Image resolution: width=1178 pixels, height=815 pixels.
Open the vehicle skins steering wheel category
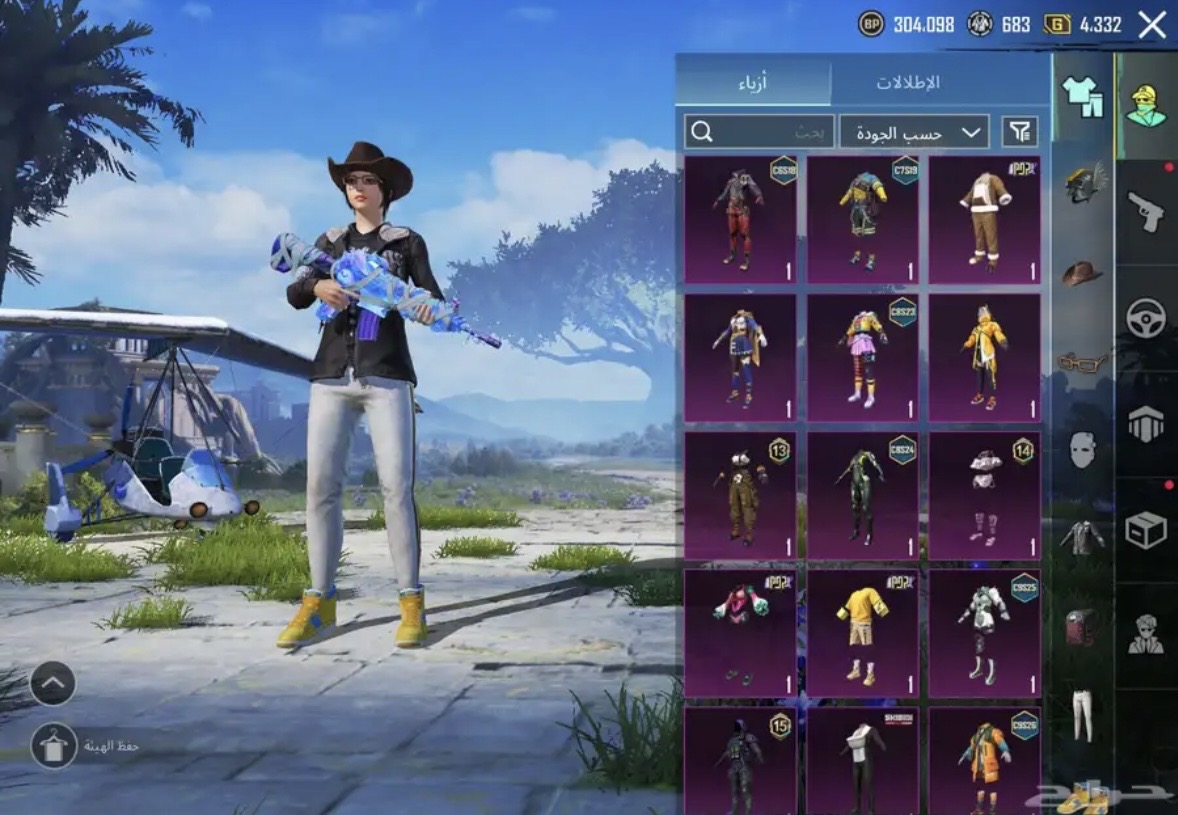[x=1146, y=318]
